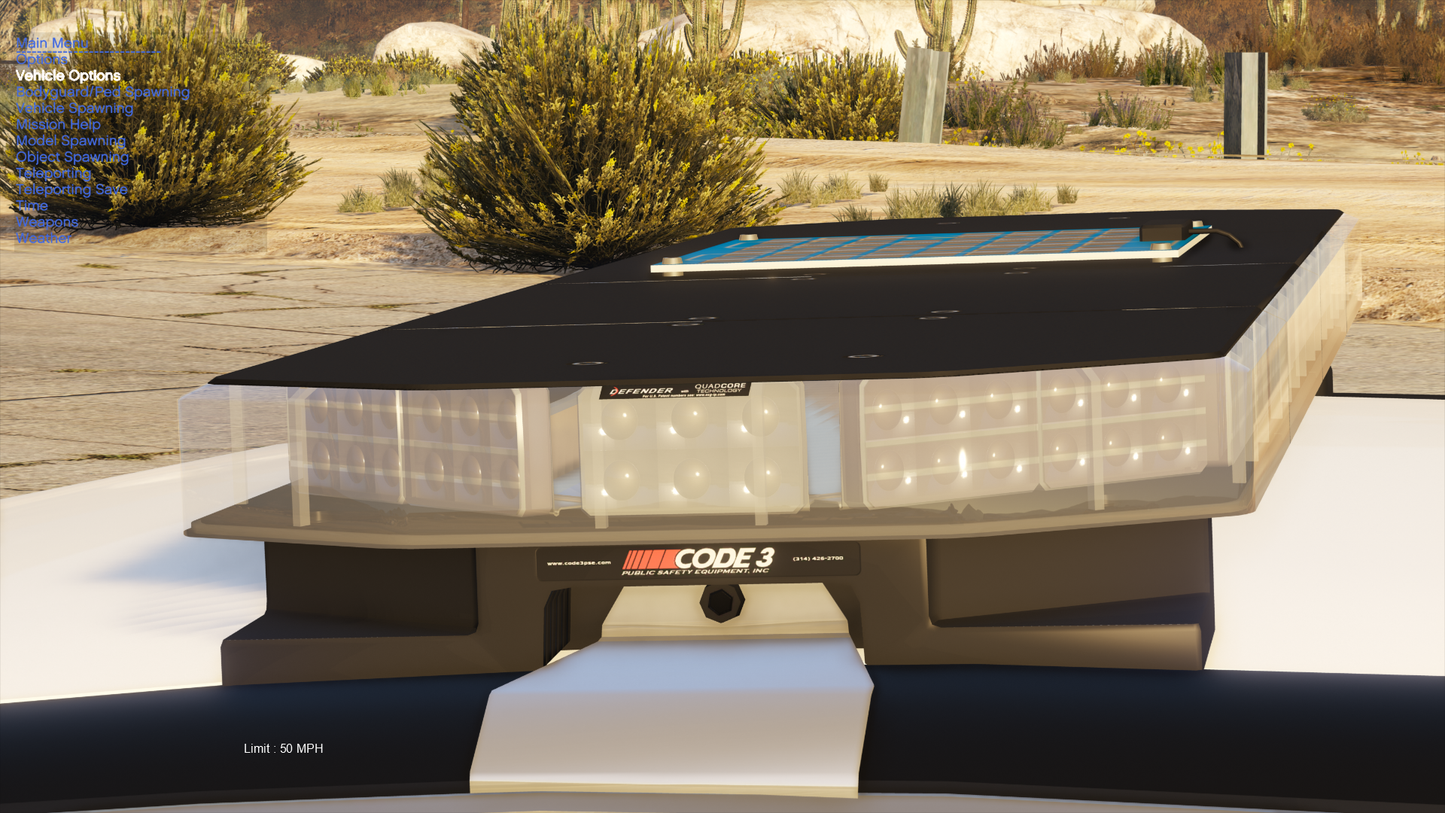Choose the Weather menu entry
This screenshot has width=1445, height=813.
pos(44,238)
